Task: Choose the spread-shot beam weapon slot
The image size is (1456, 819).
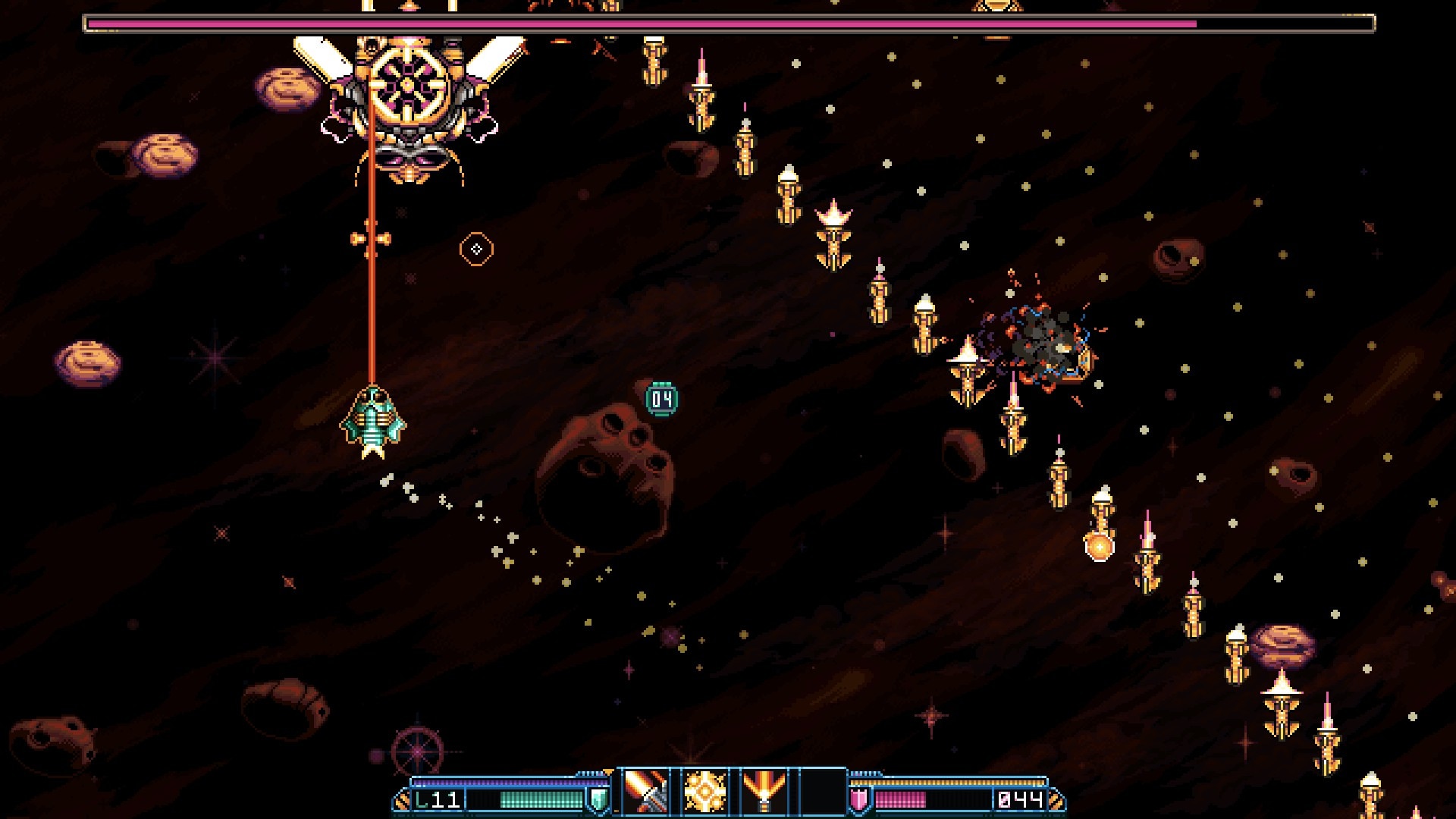Action: (x=763, y=792)
